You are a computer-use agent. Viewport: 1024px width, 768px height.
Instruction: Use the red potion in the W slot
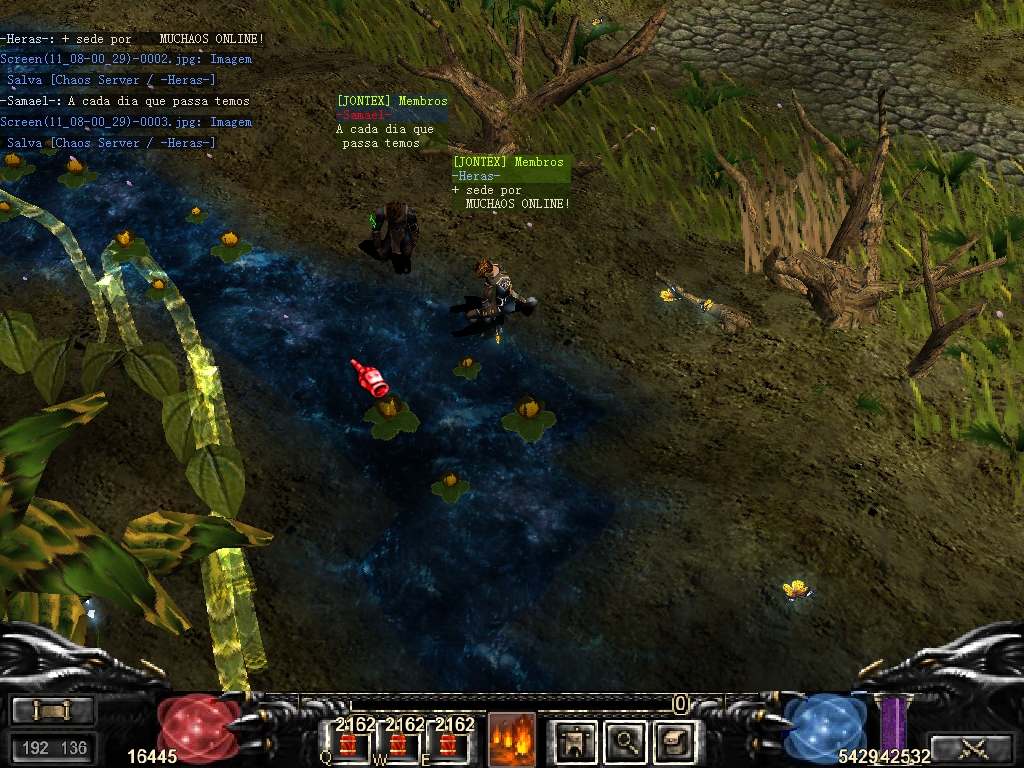(398, 743)
